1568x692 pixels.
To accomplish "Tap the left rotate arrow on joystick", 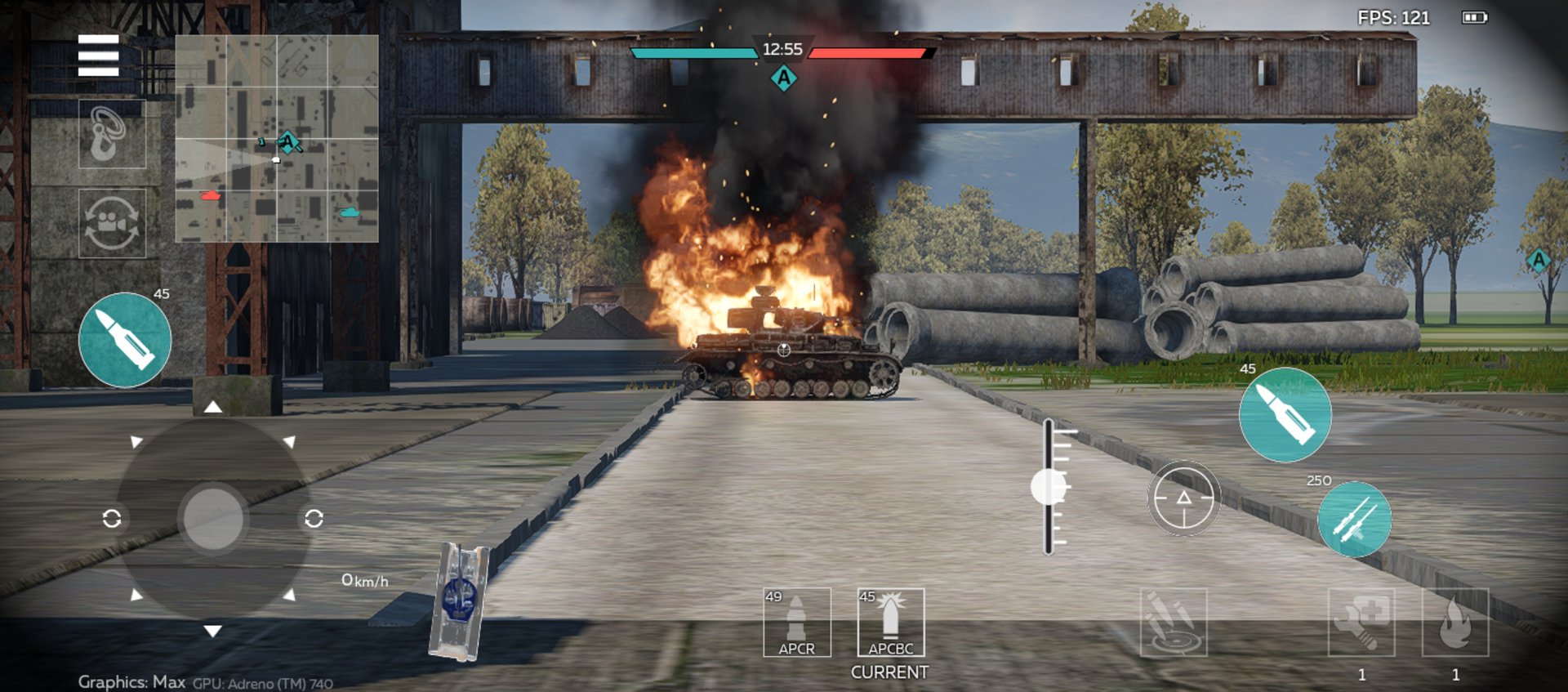I will (x=112, y=519).
